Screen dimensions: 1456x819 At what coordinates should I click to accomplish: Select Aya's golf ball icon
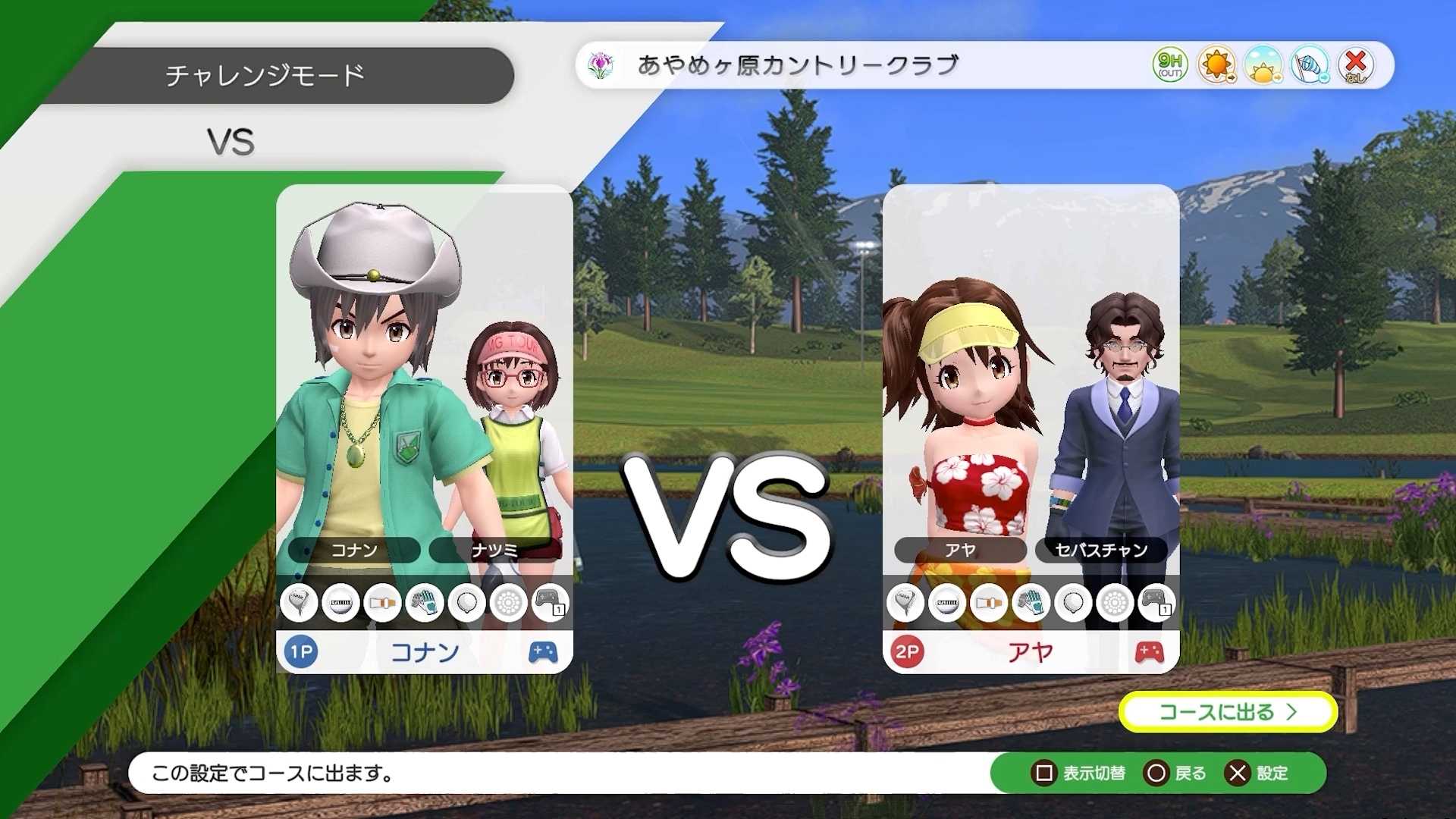(949, 603)
